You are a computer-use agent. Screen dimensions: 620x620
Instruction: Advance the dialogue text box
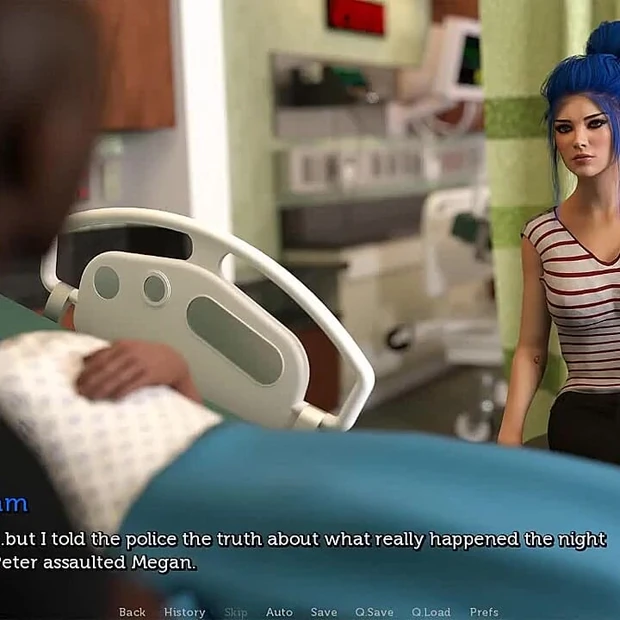pos(310,550)
